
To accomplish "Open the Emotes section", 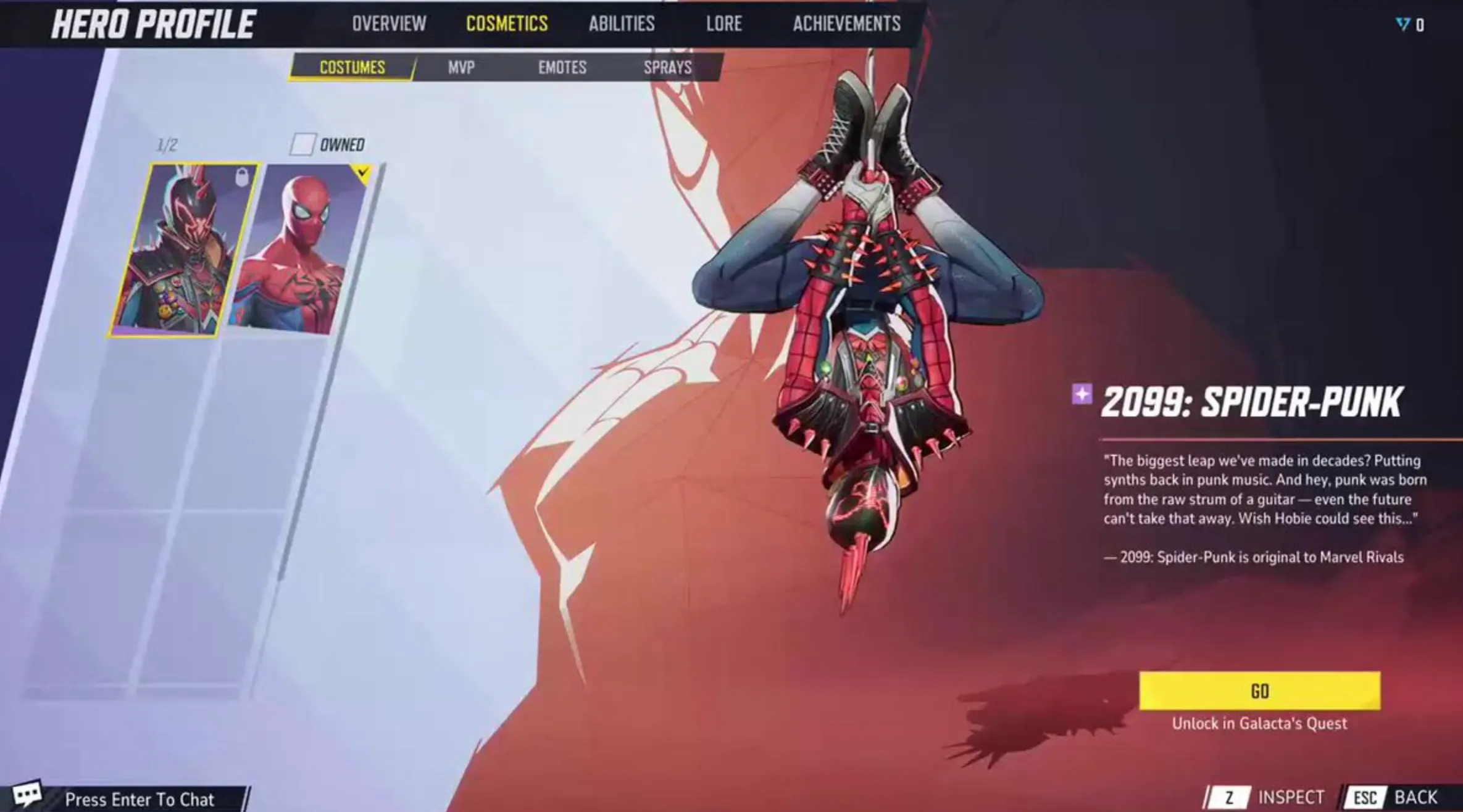I will pos(562,68).
